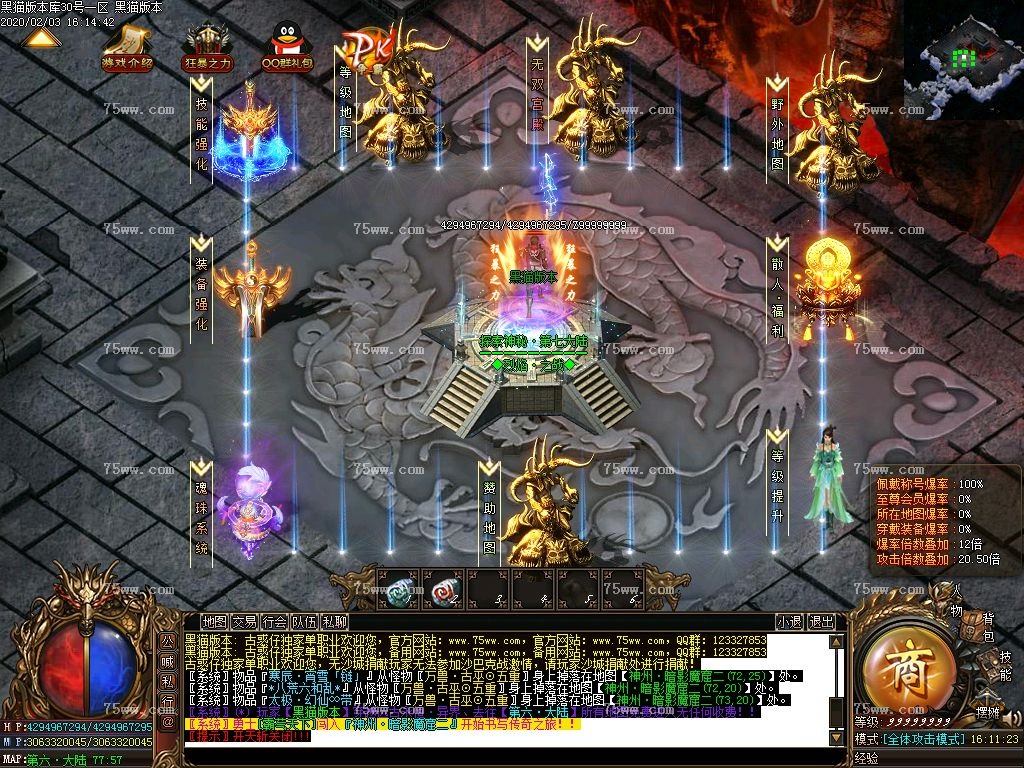The image size is (1024, 768).
Task: Select the 队伍 team tab
Action: pos(305,622)
